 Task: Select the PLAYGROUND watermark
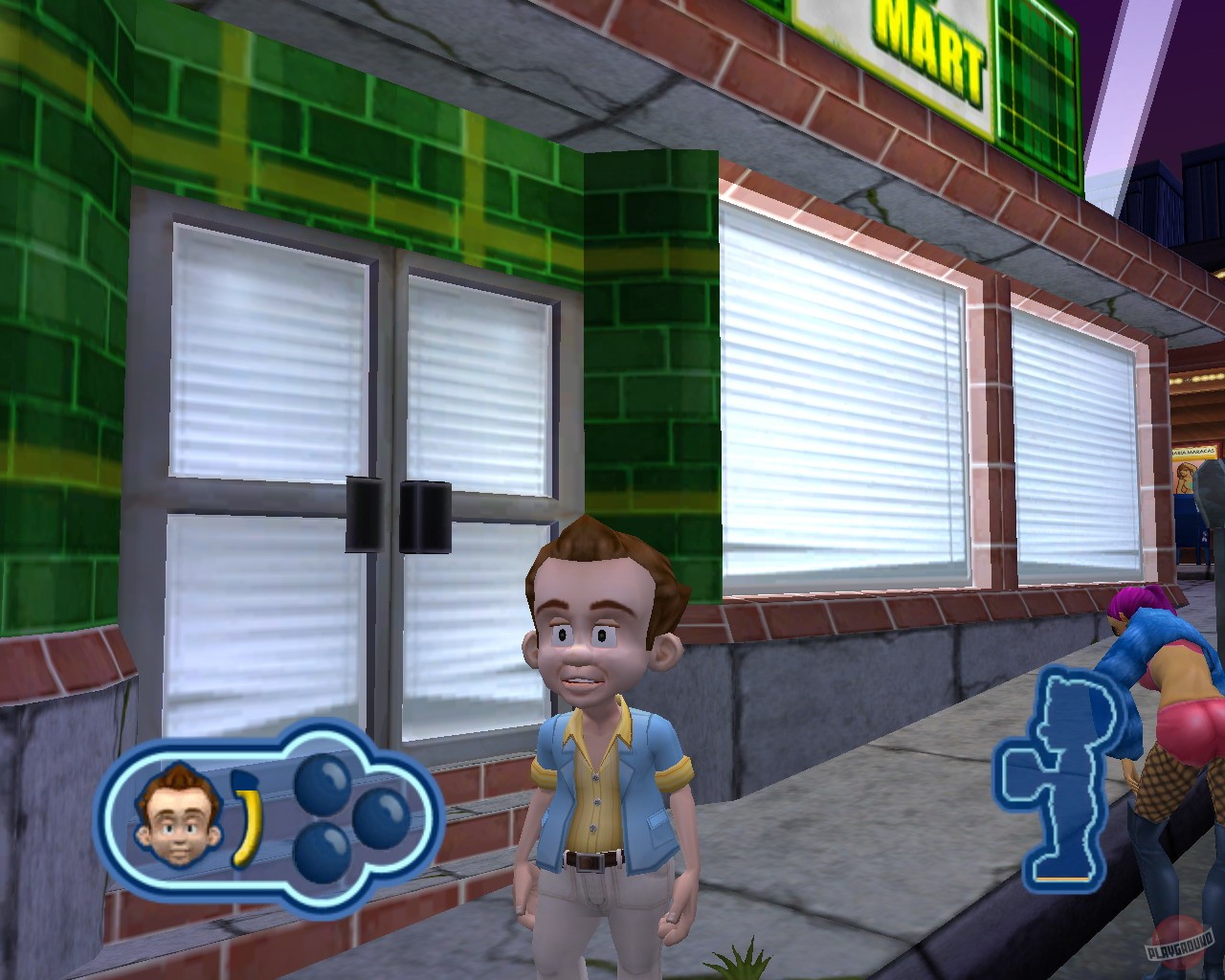click(1179, 946)
